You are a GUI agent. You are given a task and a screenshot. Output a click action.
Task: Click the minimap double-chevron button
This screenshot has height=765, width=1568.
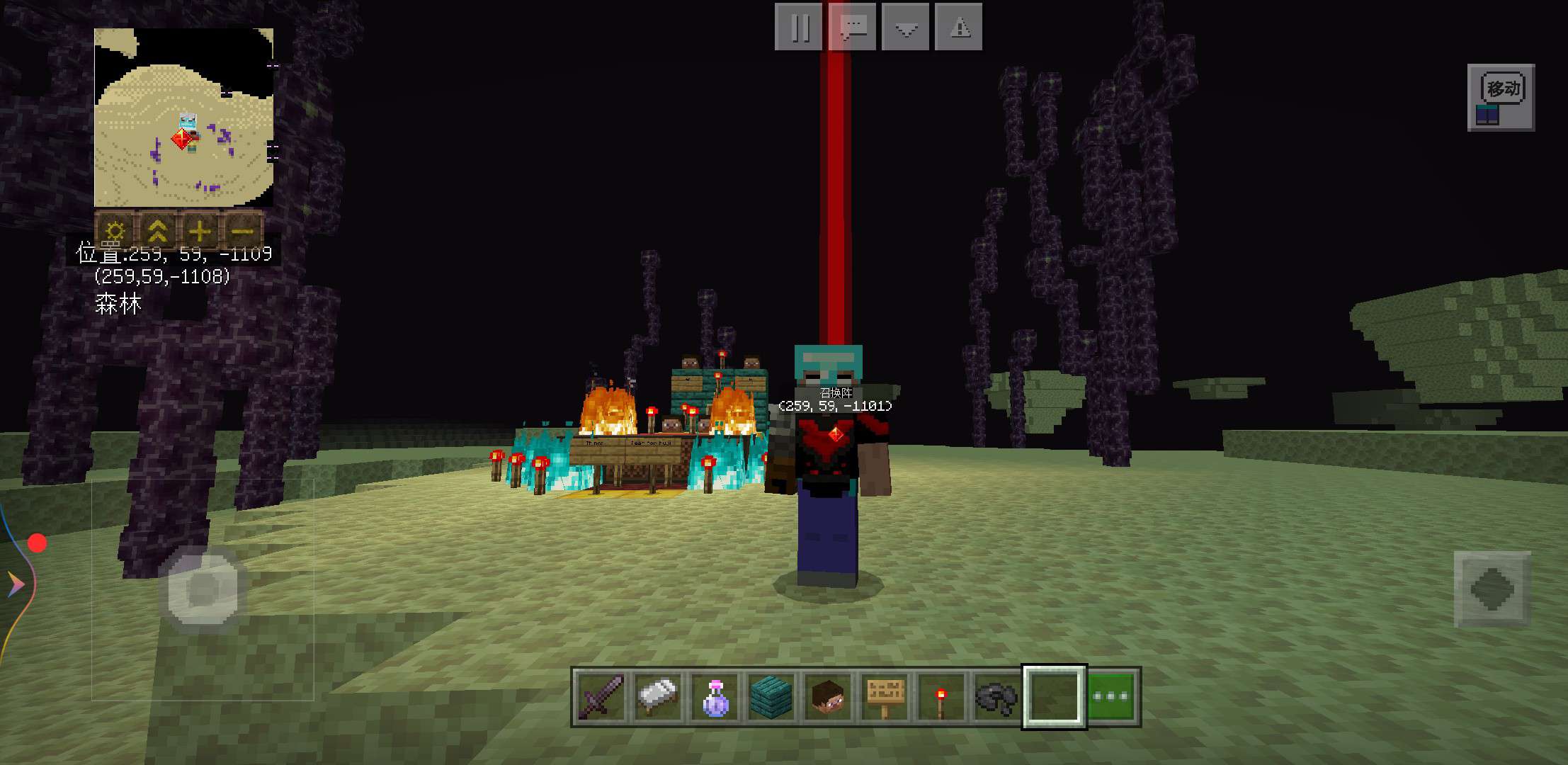(x=157, y=230)
